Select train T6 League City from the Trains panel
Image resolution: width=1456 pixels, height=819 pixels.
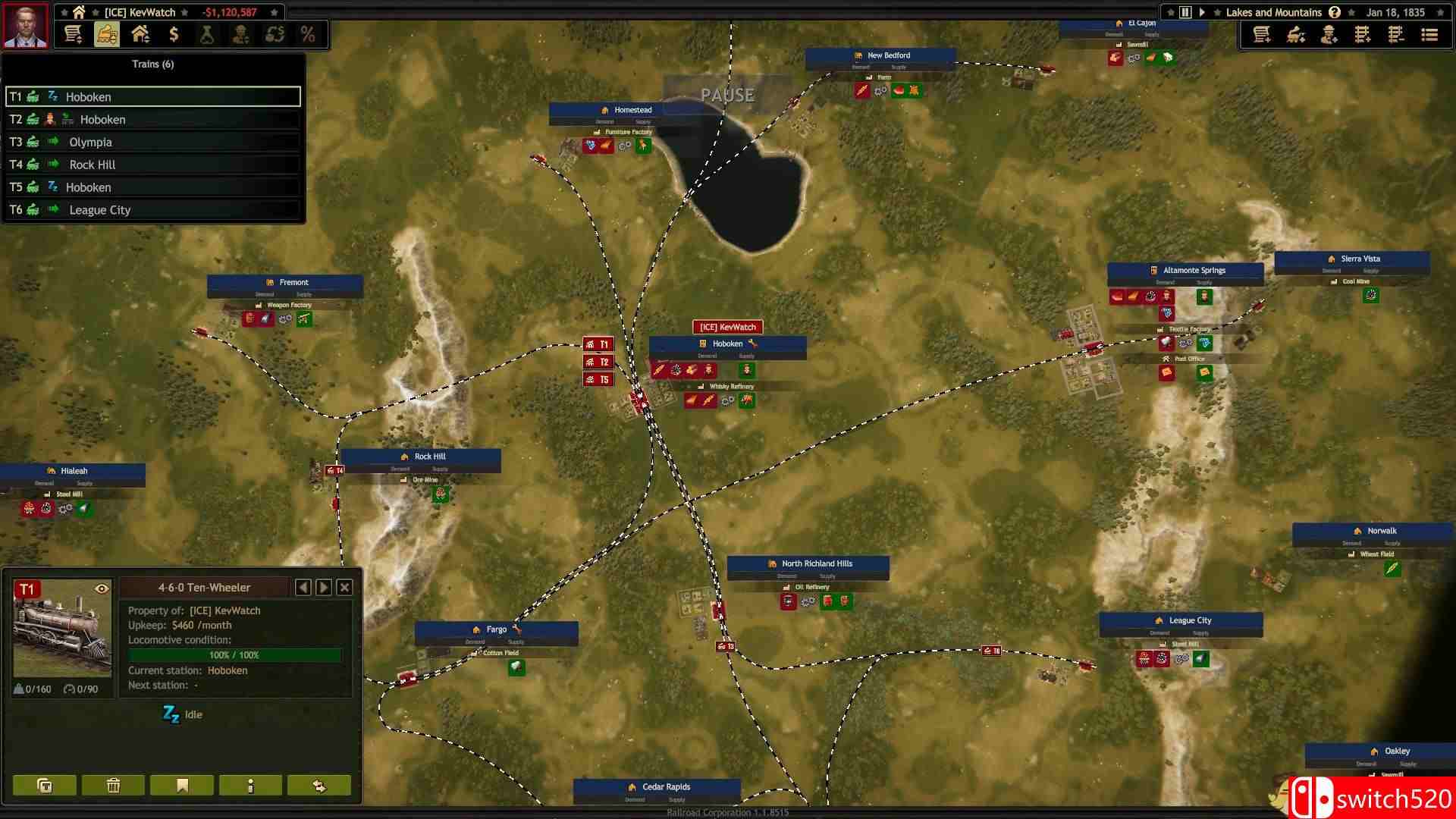pyautogui.click(x=152, y=209)
